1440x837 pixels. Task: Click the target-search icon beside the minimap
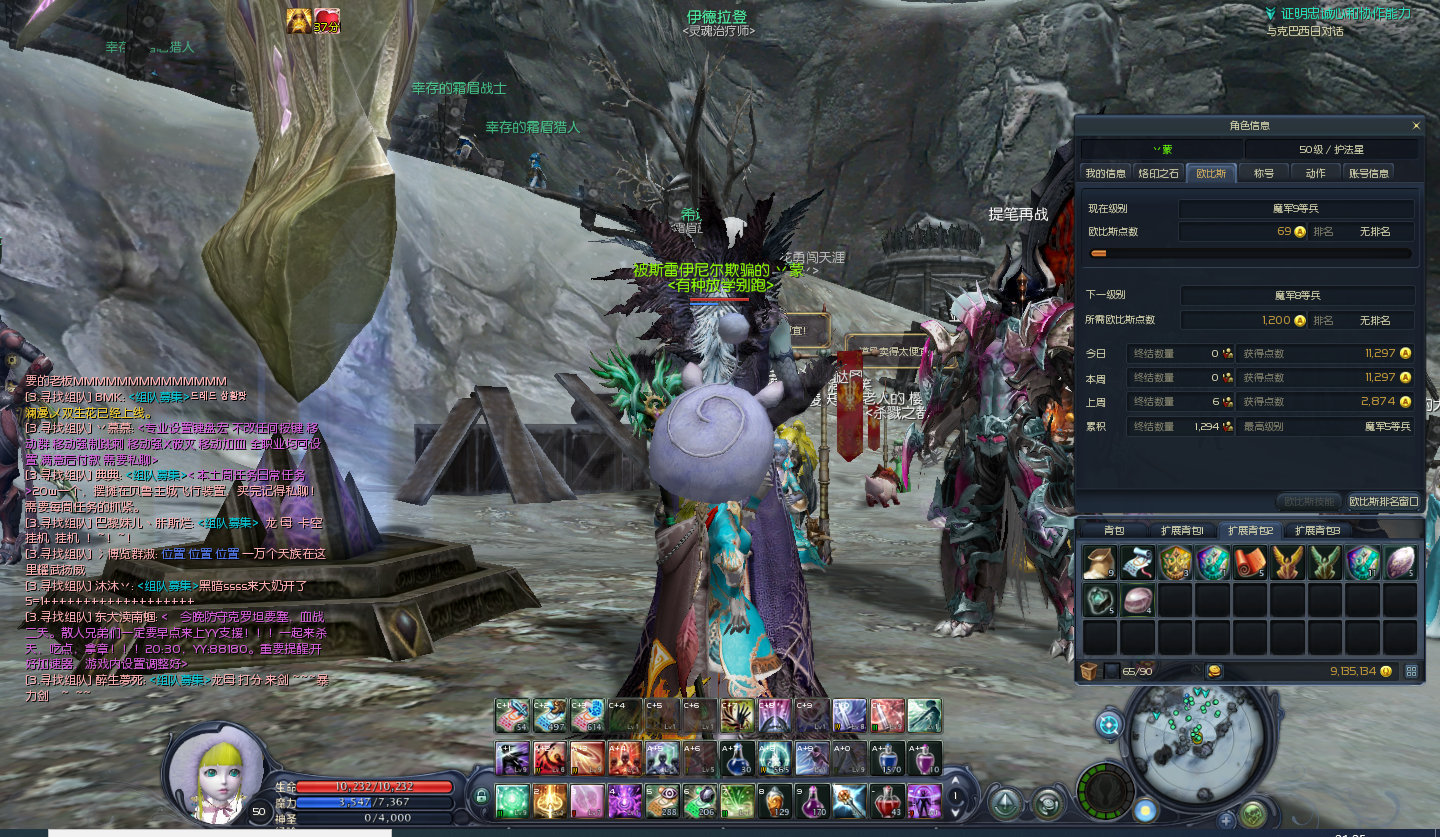point(1108,724)
